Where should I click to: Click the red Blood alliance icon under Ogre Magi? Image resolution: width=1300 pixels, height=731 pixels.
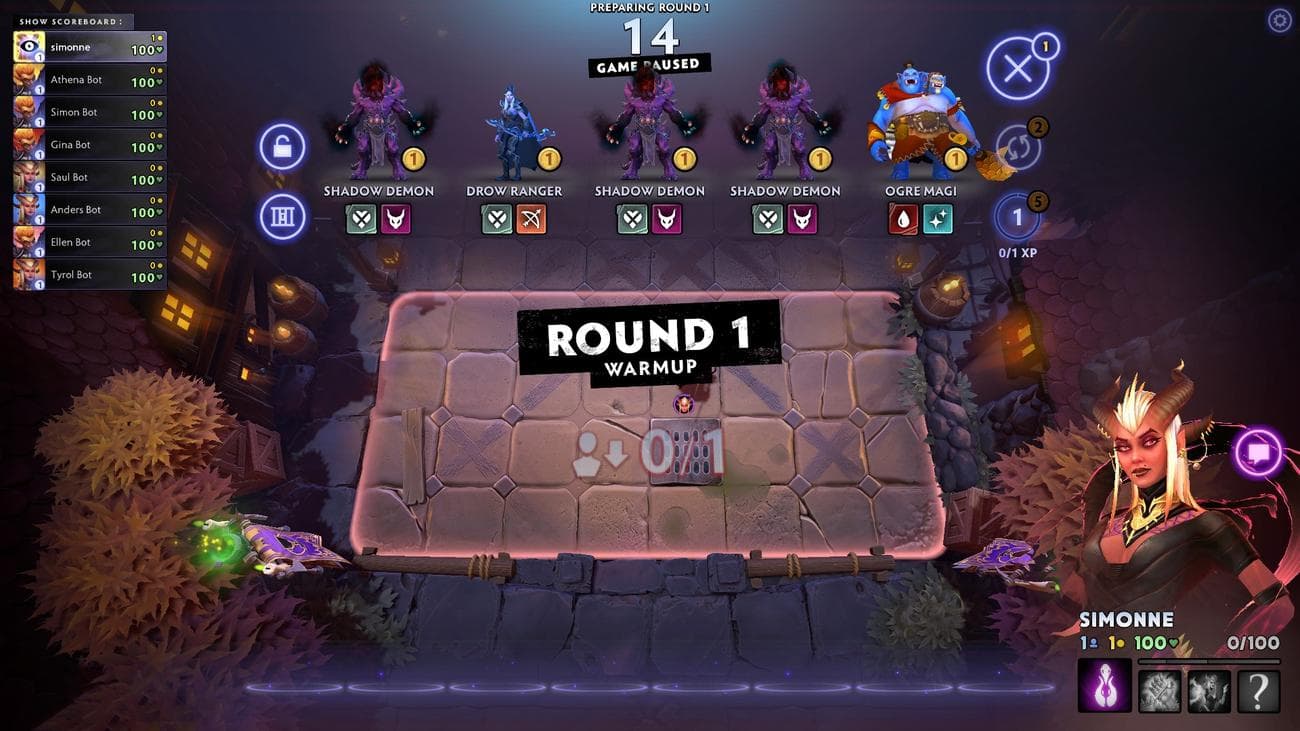coord(904,221)
